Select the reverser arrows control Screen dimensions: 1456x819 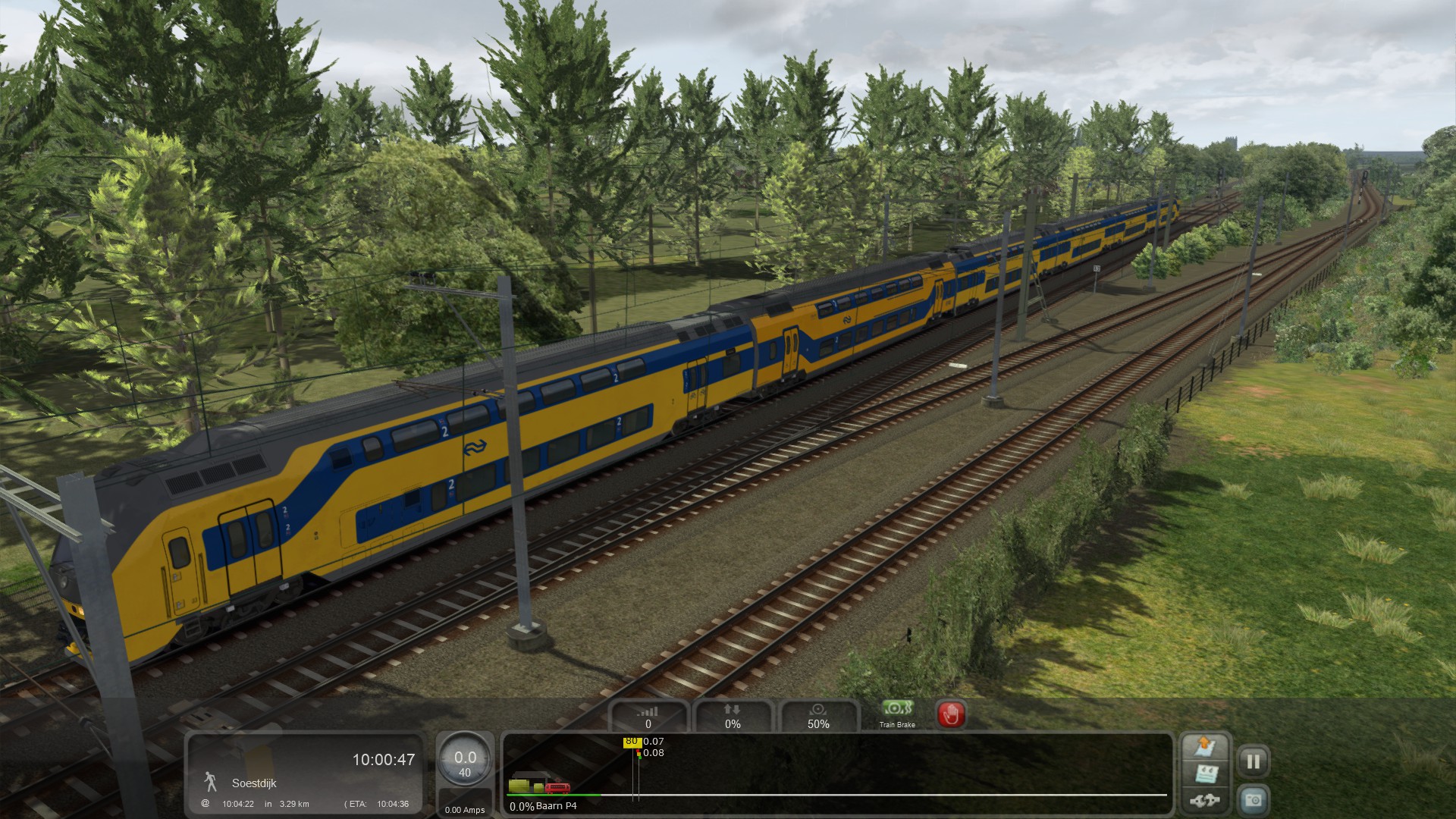(x=733, y=717)
